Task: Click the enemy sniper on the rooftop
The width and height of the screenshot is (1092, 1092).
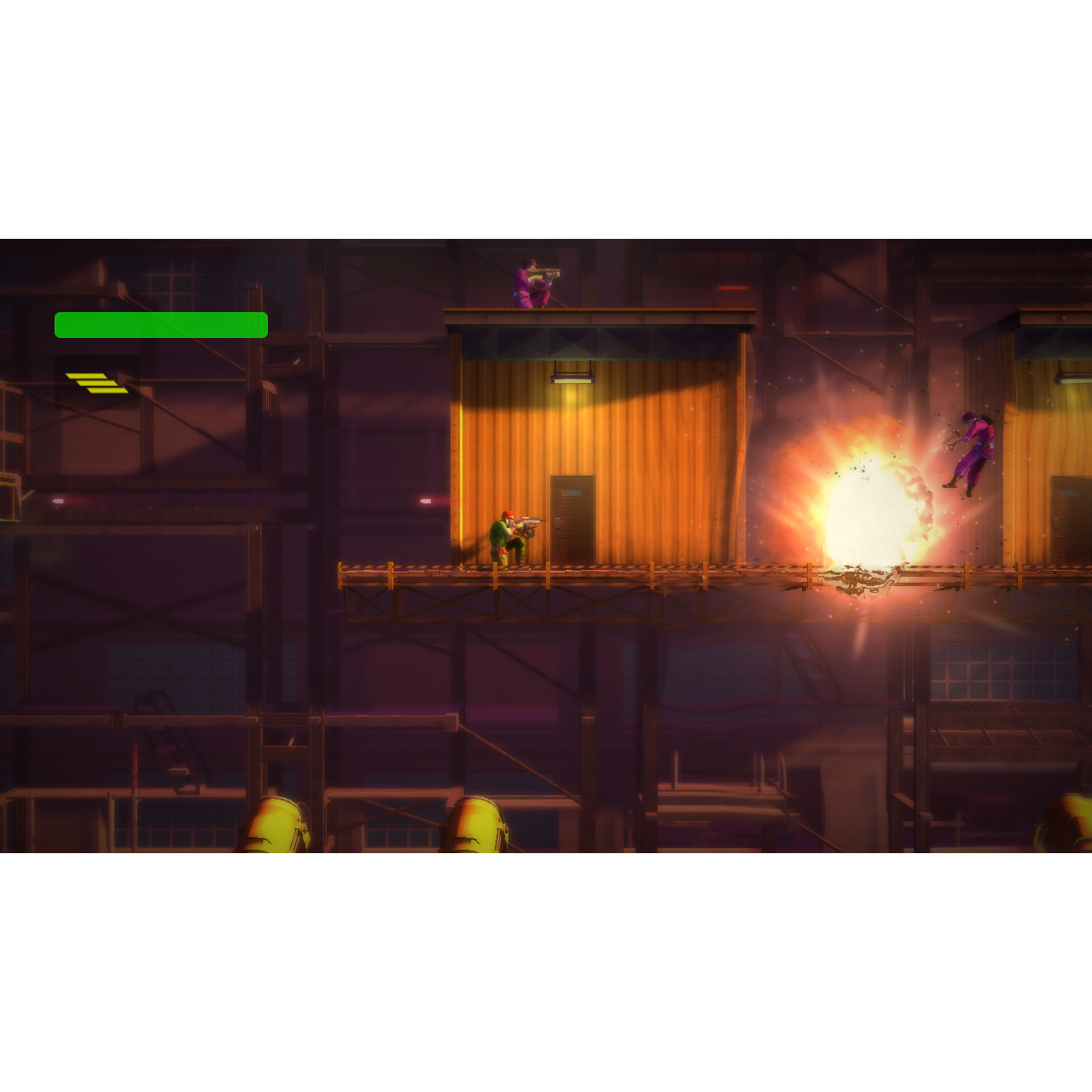Action: tap(529, 282)
